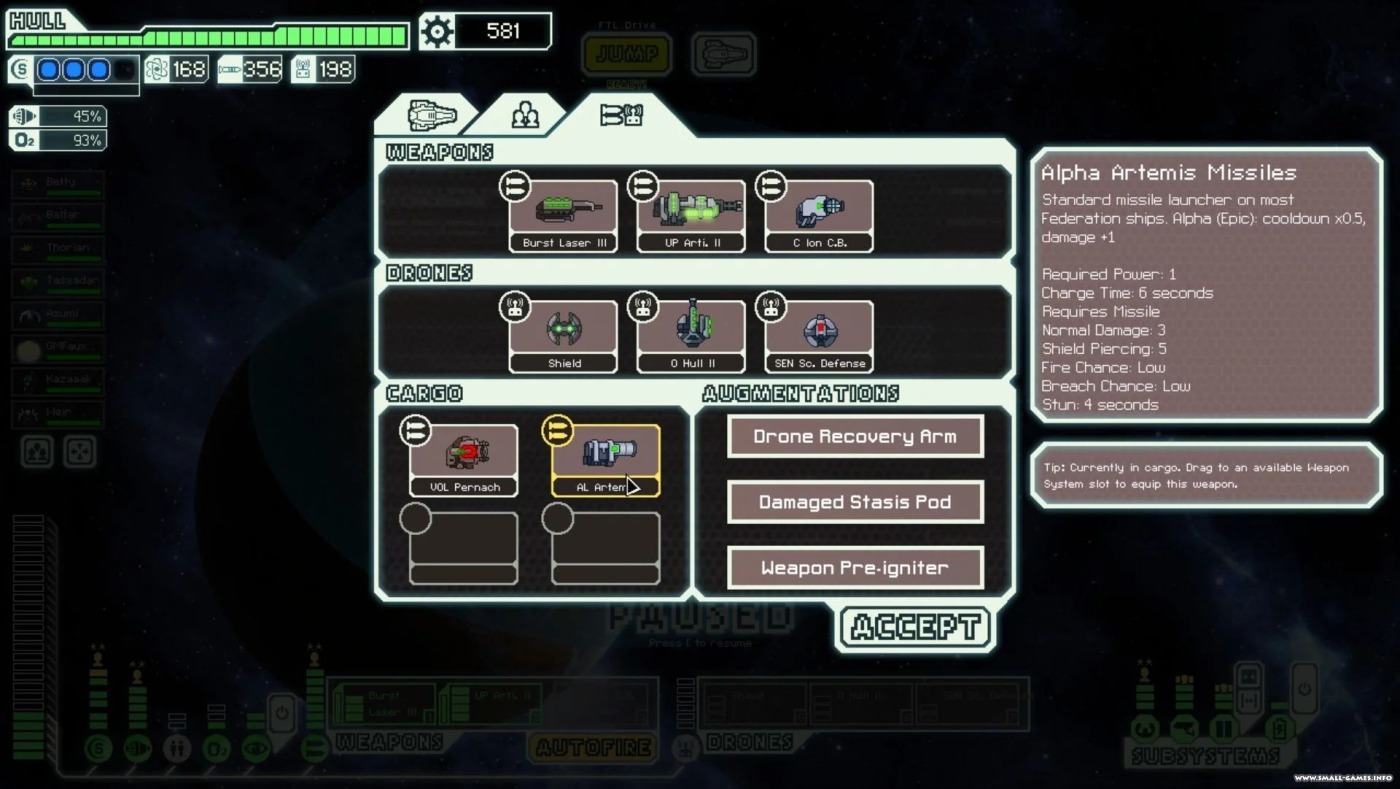1400x789 pixels.
Task: Pick the O Hull II drone slot
Action: (691, 336)
